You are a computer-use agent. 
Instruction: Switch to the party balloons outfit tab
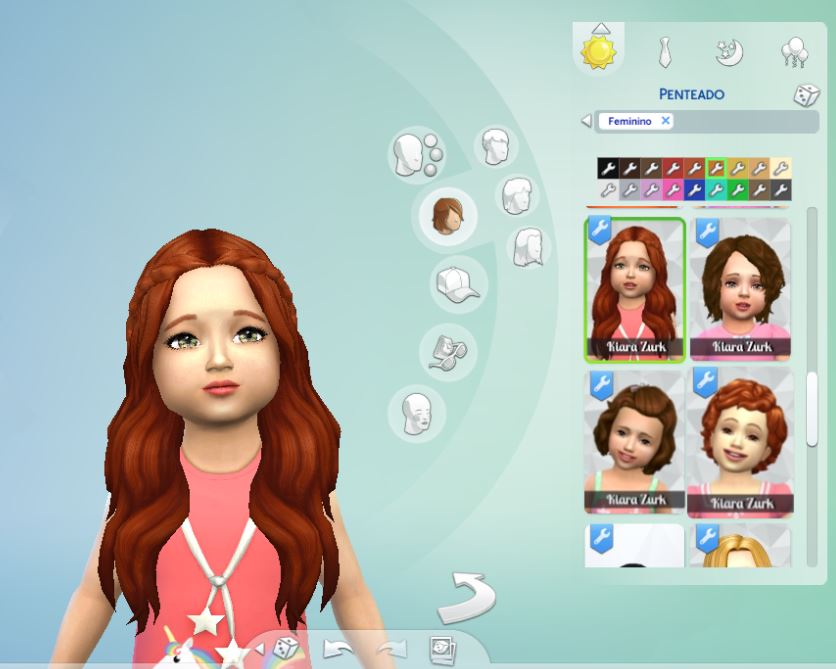click(x=794, y=52)
